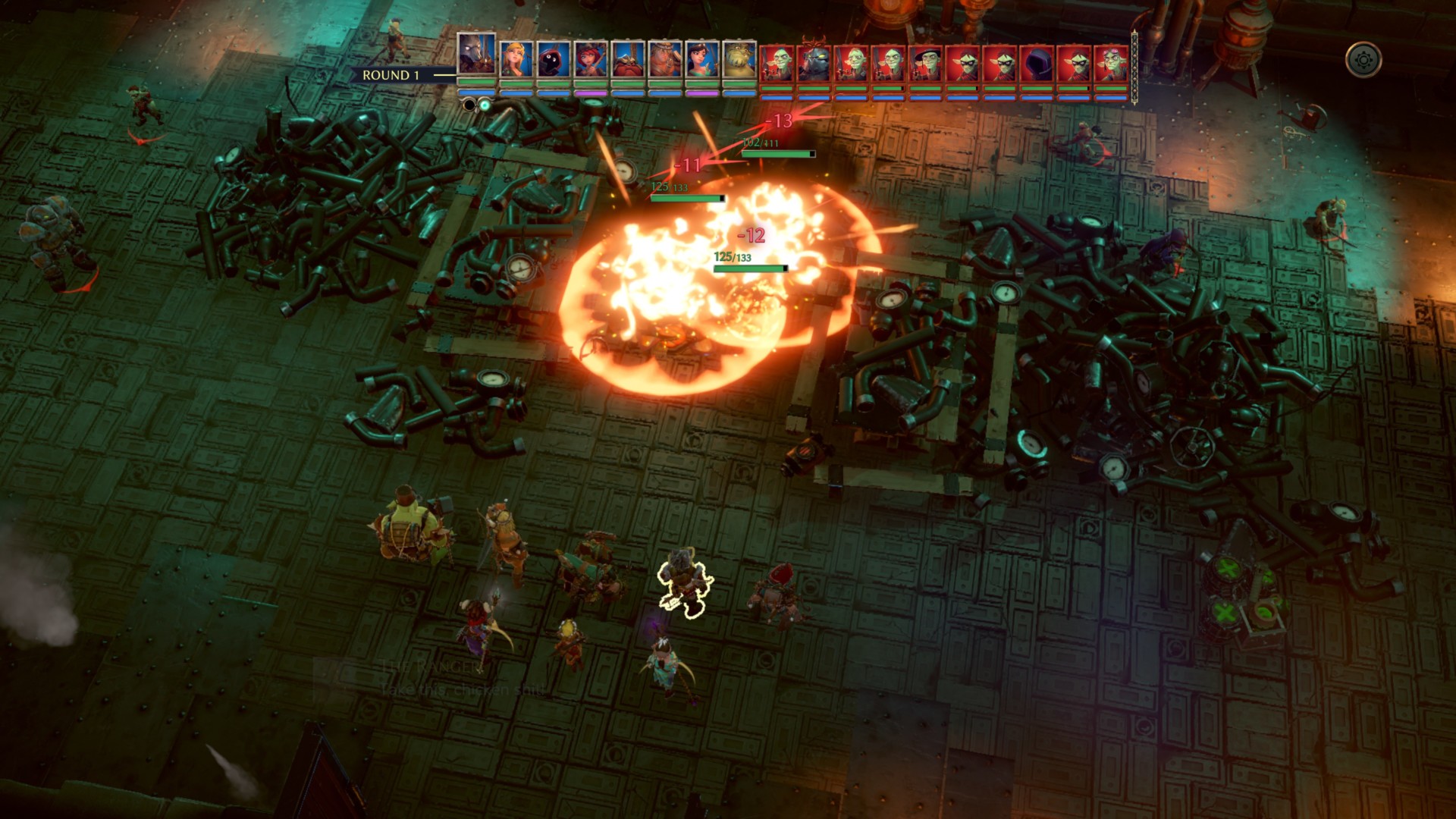Choose the red-hooded shadow-face portrait
This screenshot has width=1456, height=819.
[x=554, y=59]
